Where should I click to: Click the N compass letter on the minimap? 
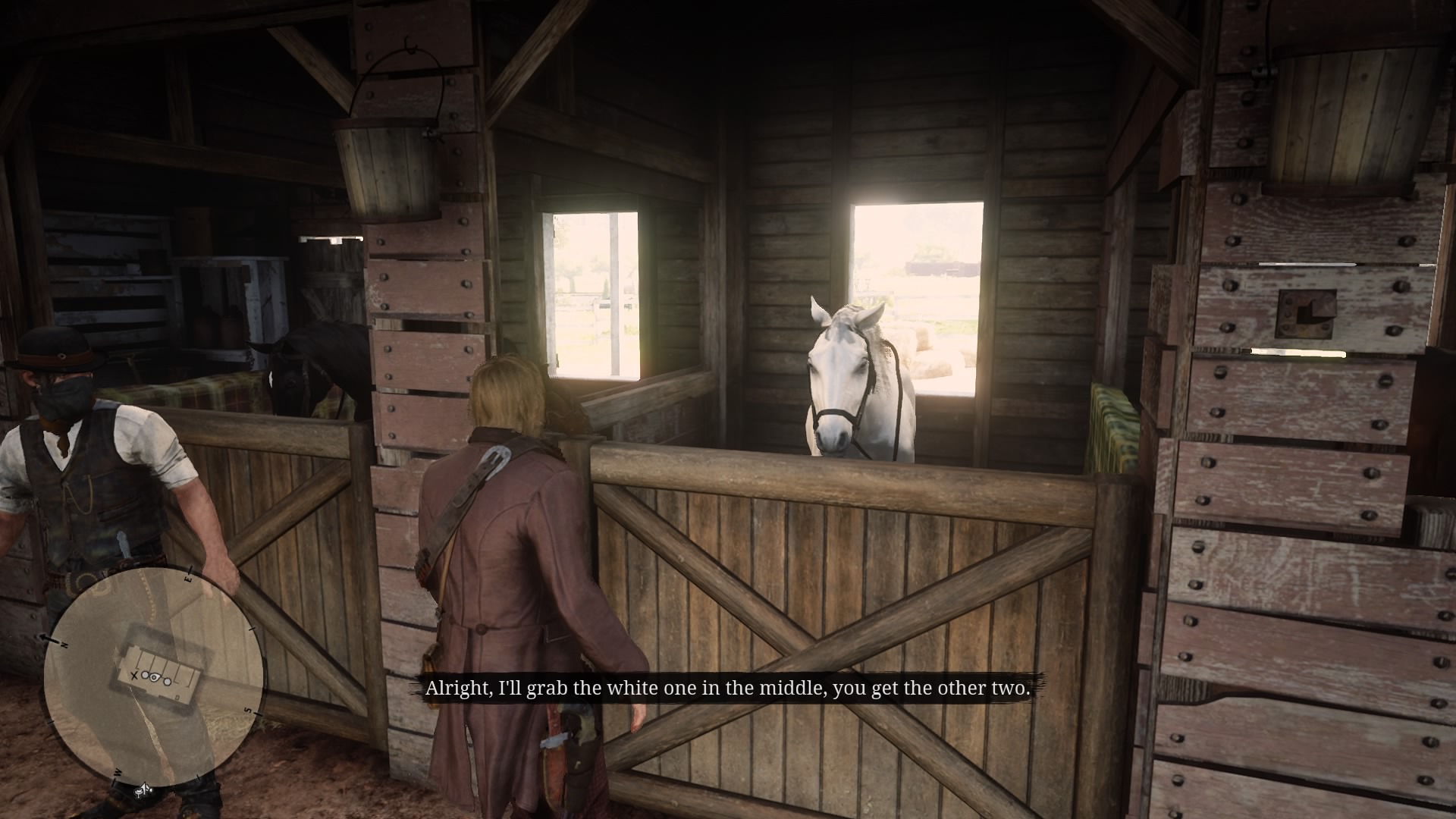click(64, 643)
